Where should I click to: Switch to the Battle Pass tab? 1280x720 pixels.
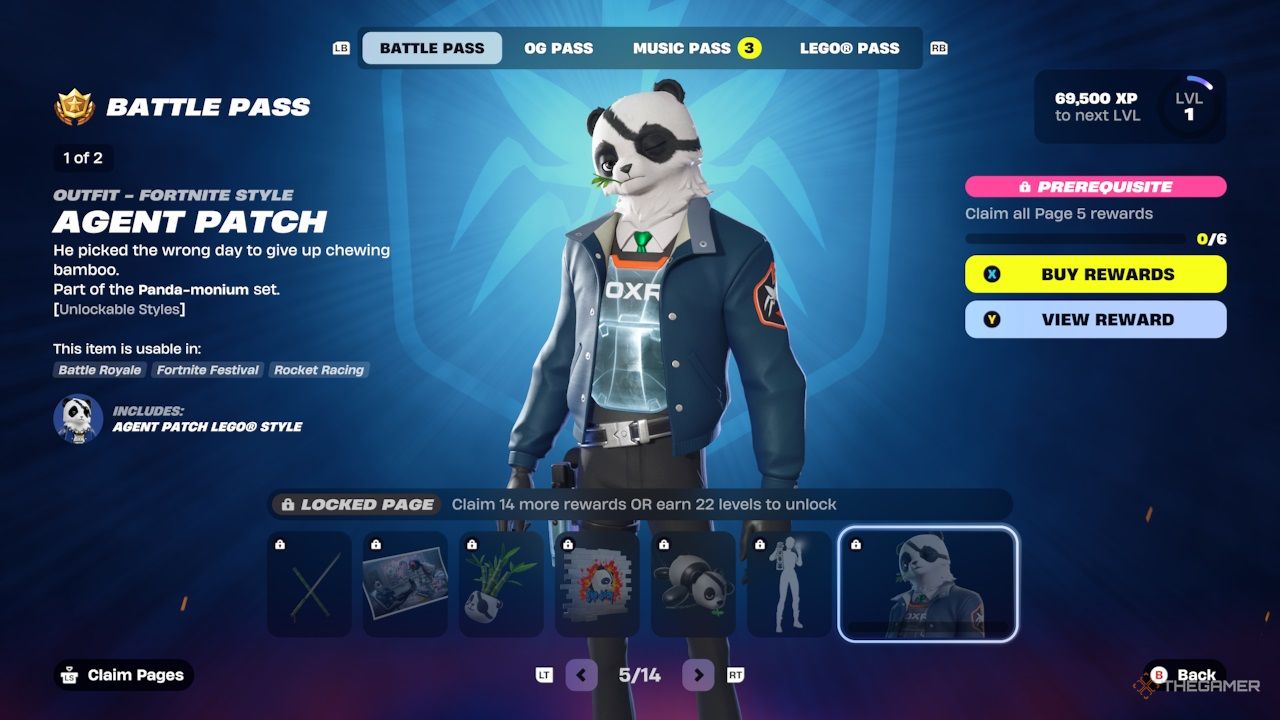431,48
